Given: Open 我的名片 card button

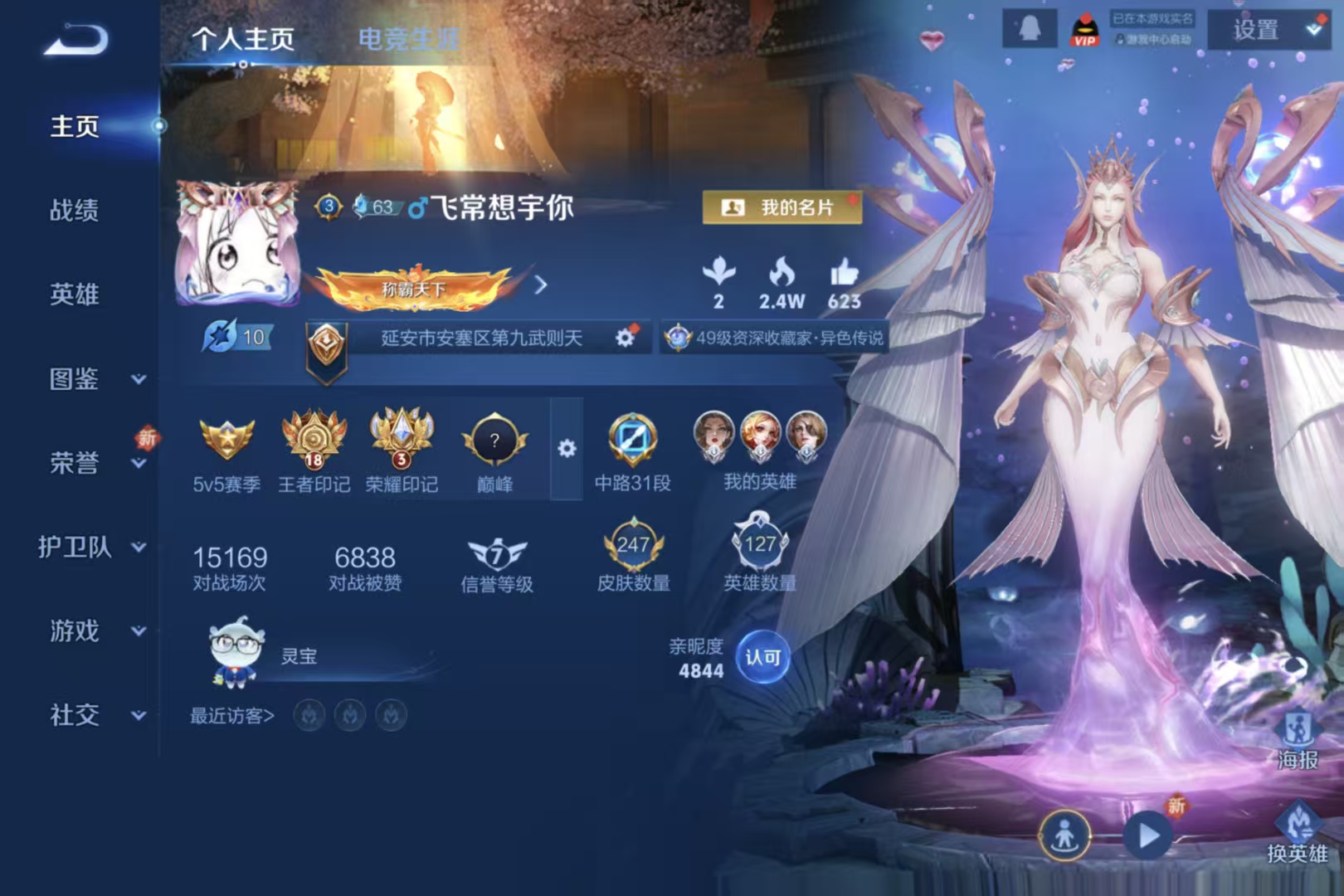Looking at the screenshot, I should [x=782, y=207].
